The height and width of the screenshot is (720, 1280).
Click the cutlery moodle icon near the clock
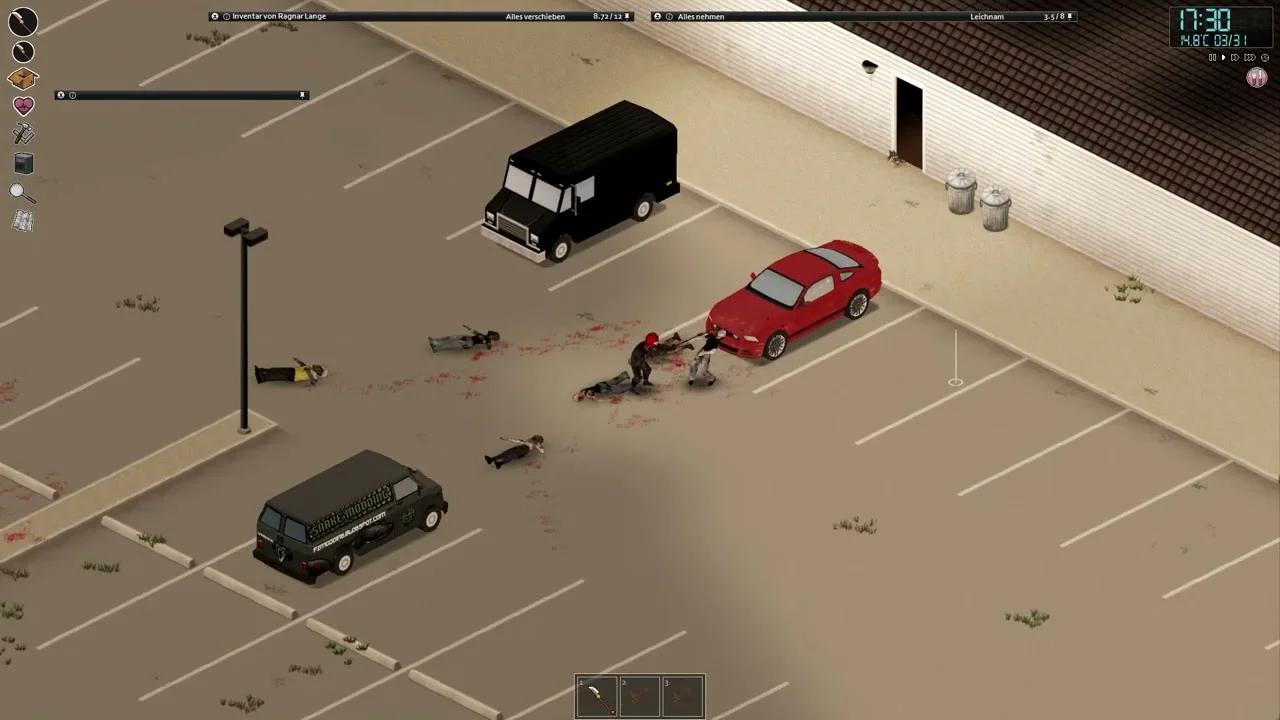1257,77
